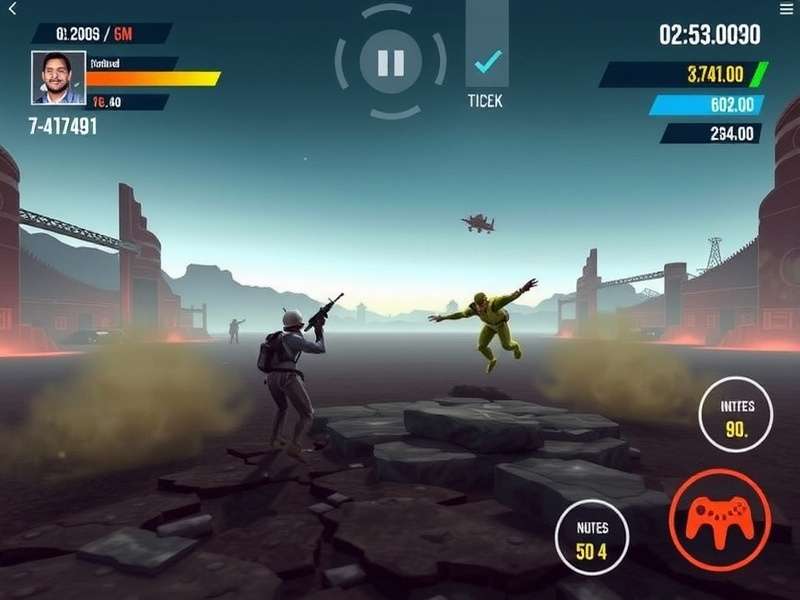Go back using the top-left arrow
The width and height of the screenshot is (800, 600).
tap(13, 9)
